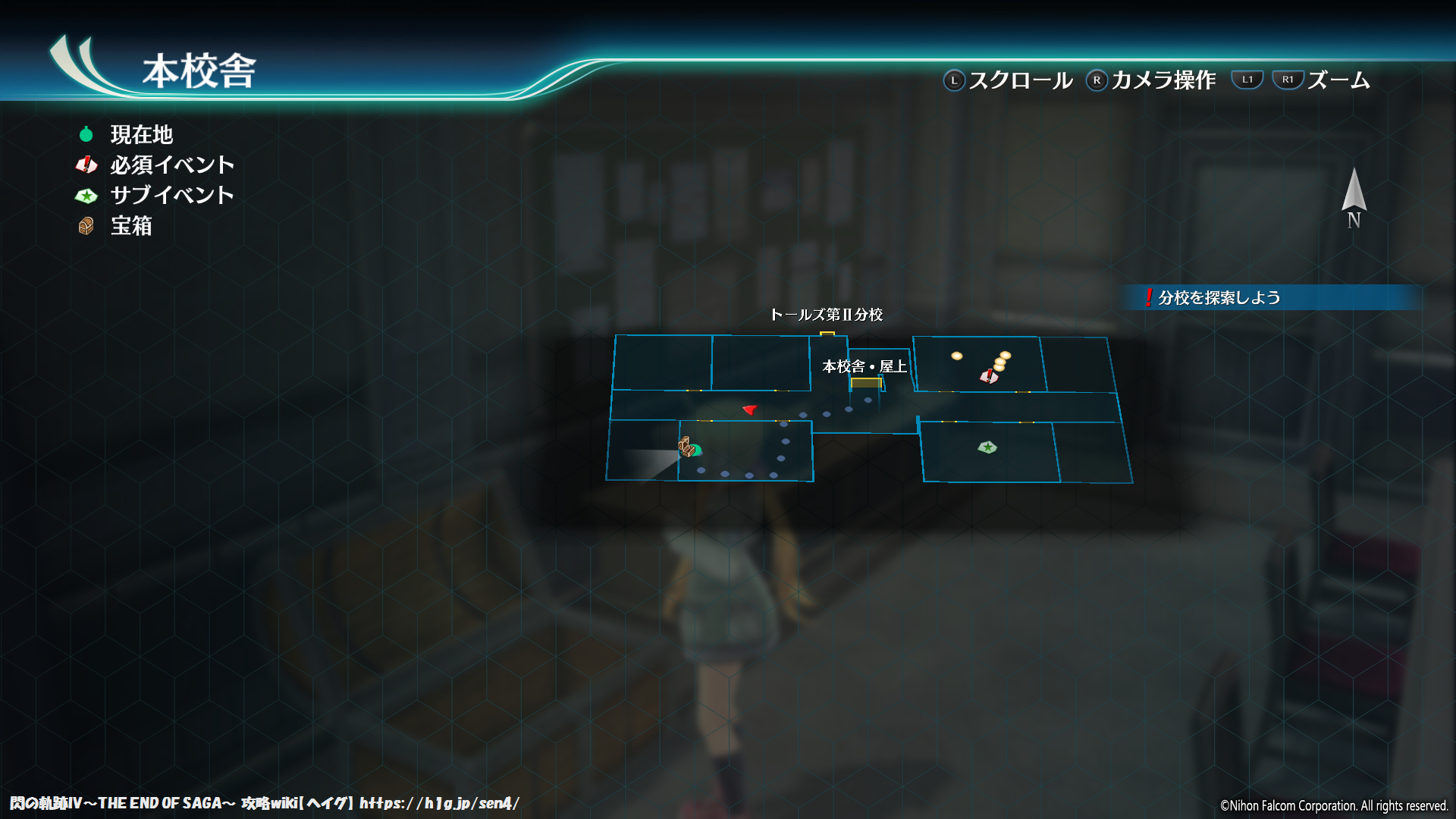
Task: Click the サブイベント star legend icon
Action: [x=86, y=195]
